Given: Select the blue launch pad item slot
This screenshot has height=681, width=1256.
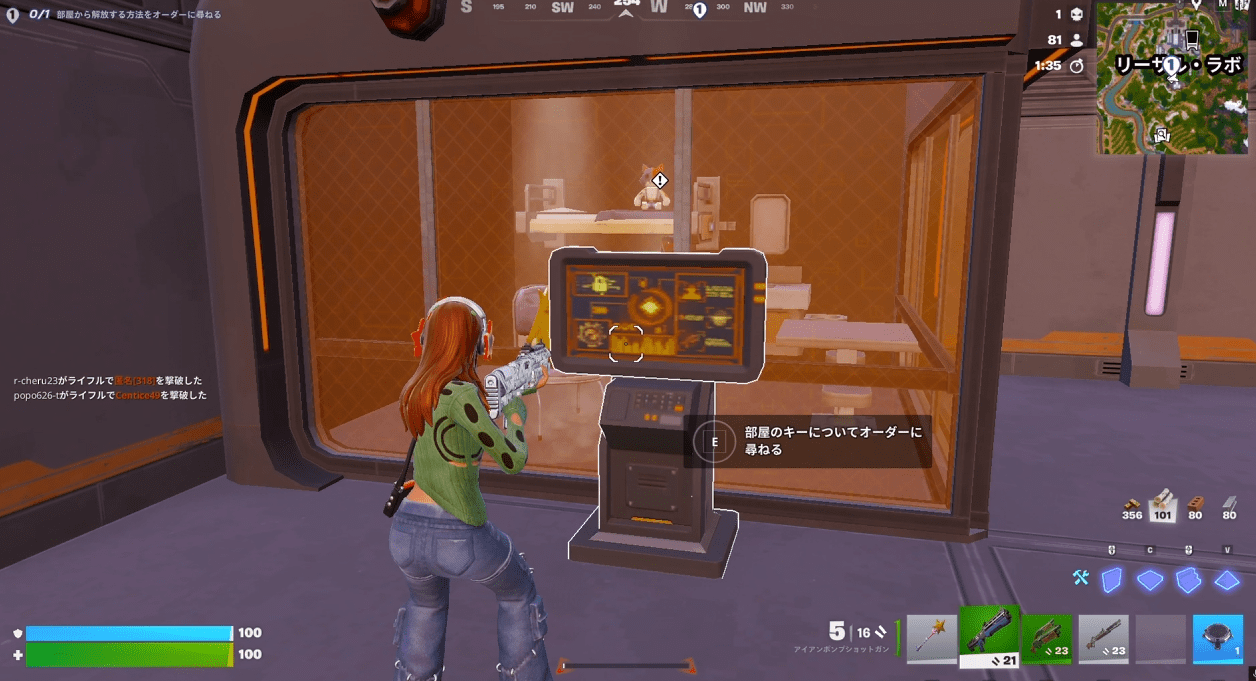Looking at the screenshot, I should pyautogui.click(x=1218, y=638).
